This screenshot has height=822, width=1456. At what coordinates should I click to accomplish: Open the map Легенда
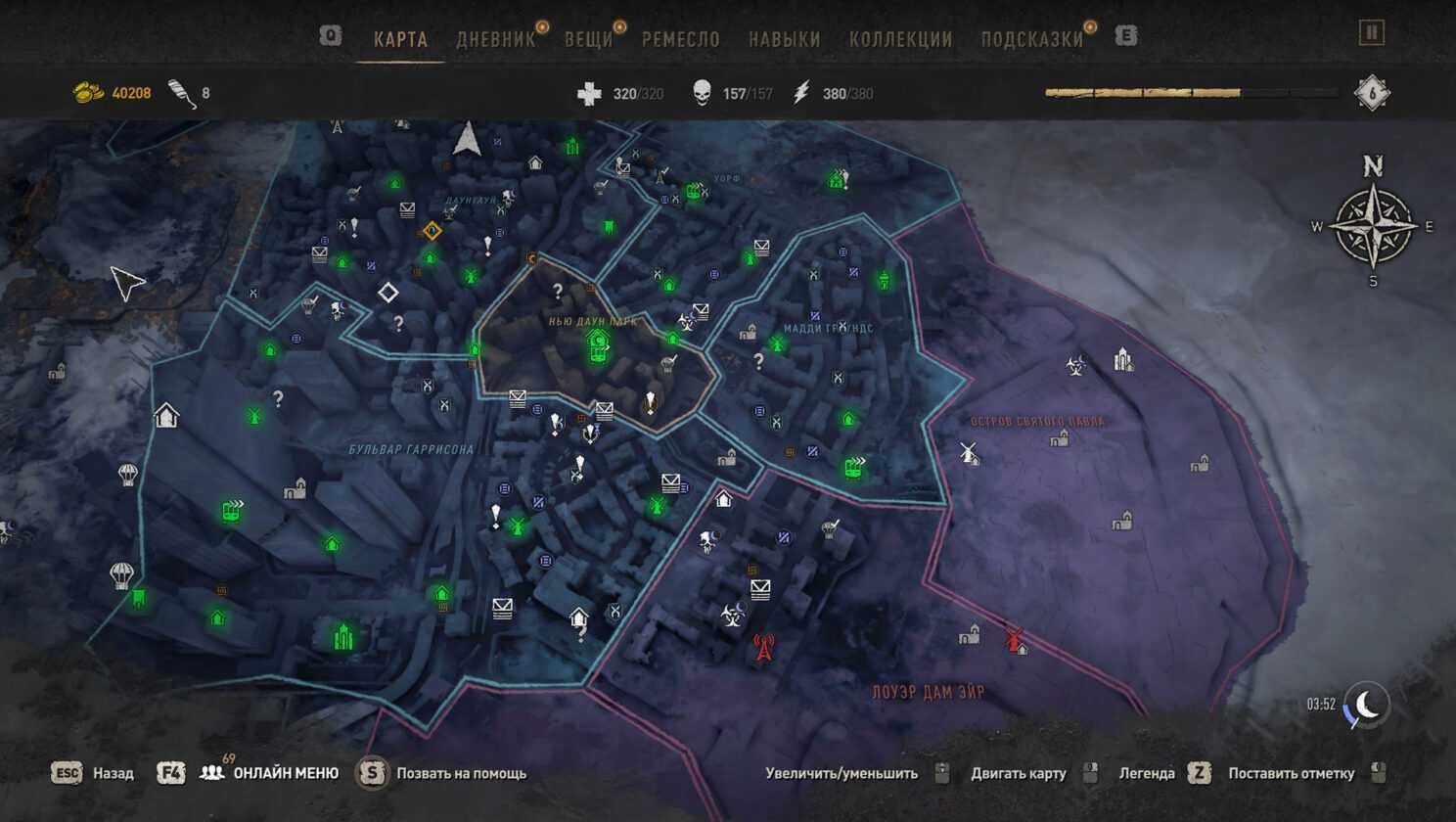[1147, 773]
